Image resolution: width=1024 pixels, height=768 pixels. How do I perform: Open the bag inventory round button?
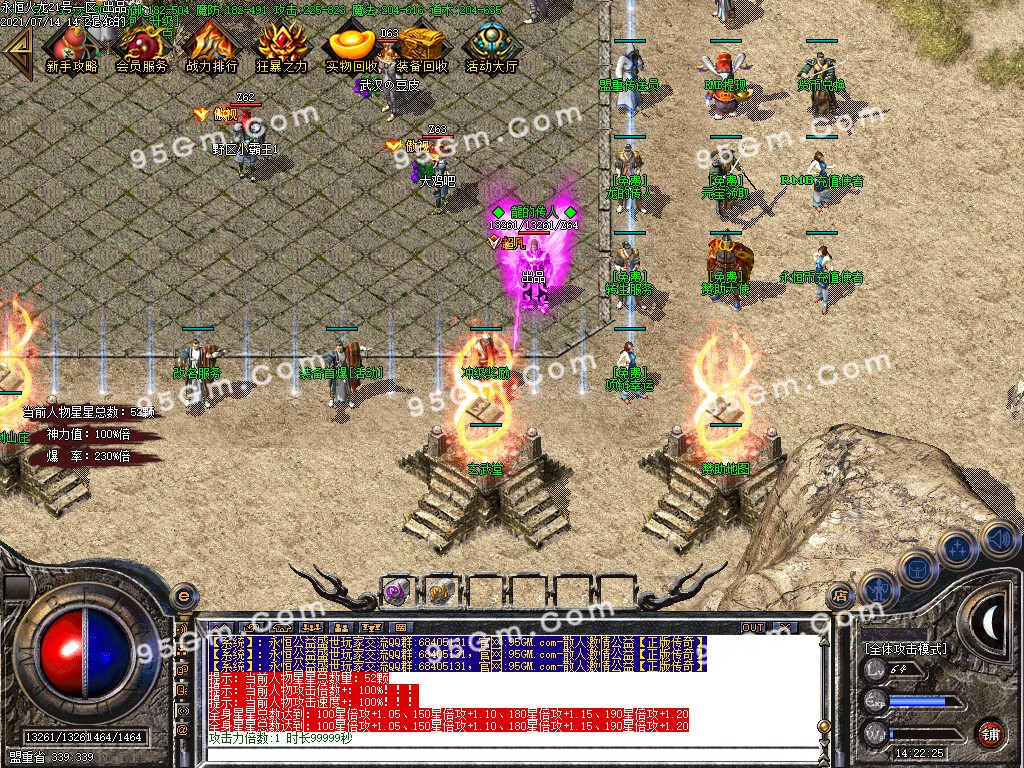pyautogui.click(x=917, y=567)
